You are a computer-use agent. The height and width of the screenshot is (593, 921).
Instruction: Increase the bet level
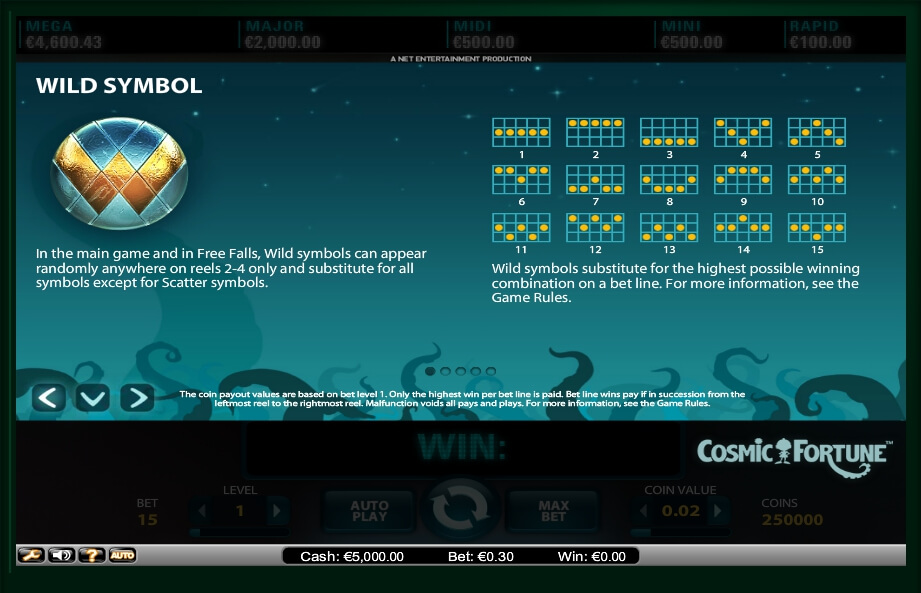click(x=277, y=512)
